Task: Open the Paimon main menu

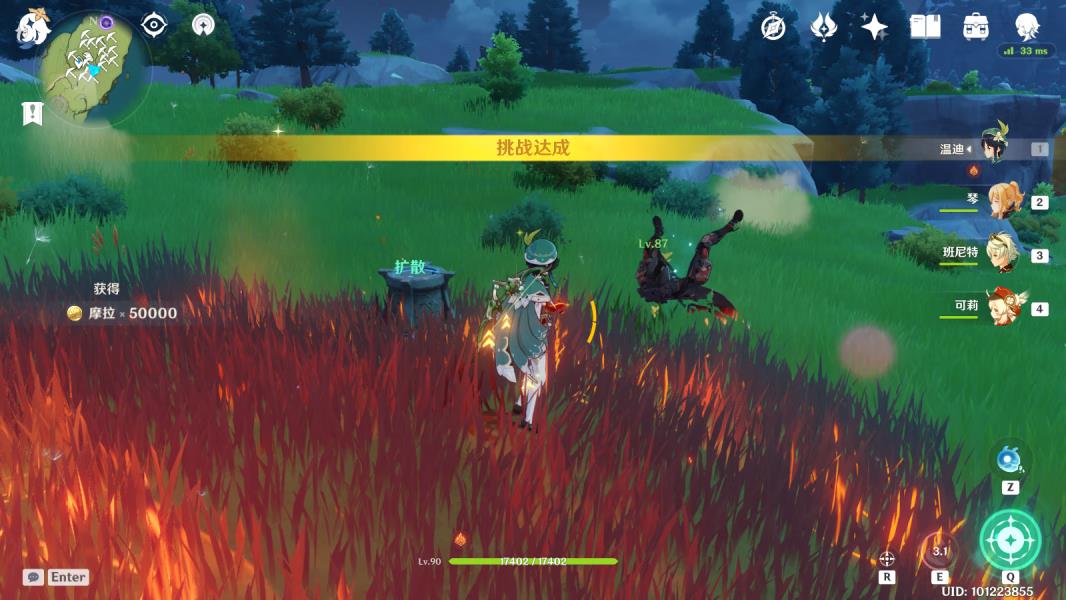Action: (x=31, y=28)
